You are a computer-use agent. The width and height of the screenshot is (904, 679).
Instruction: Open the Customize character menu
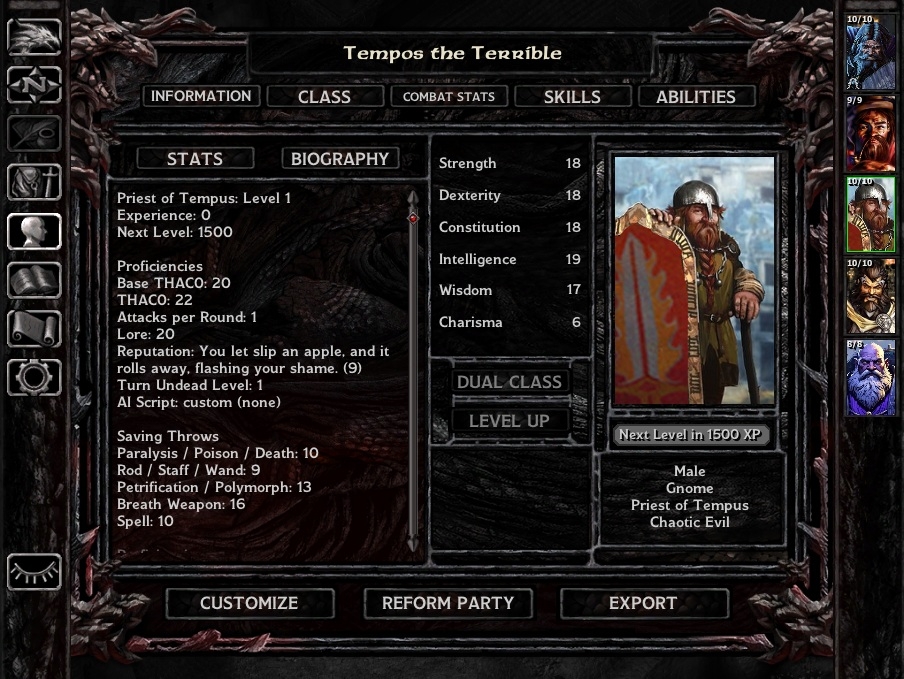pyautogui.click(x=249, y=603)
